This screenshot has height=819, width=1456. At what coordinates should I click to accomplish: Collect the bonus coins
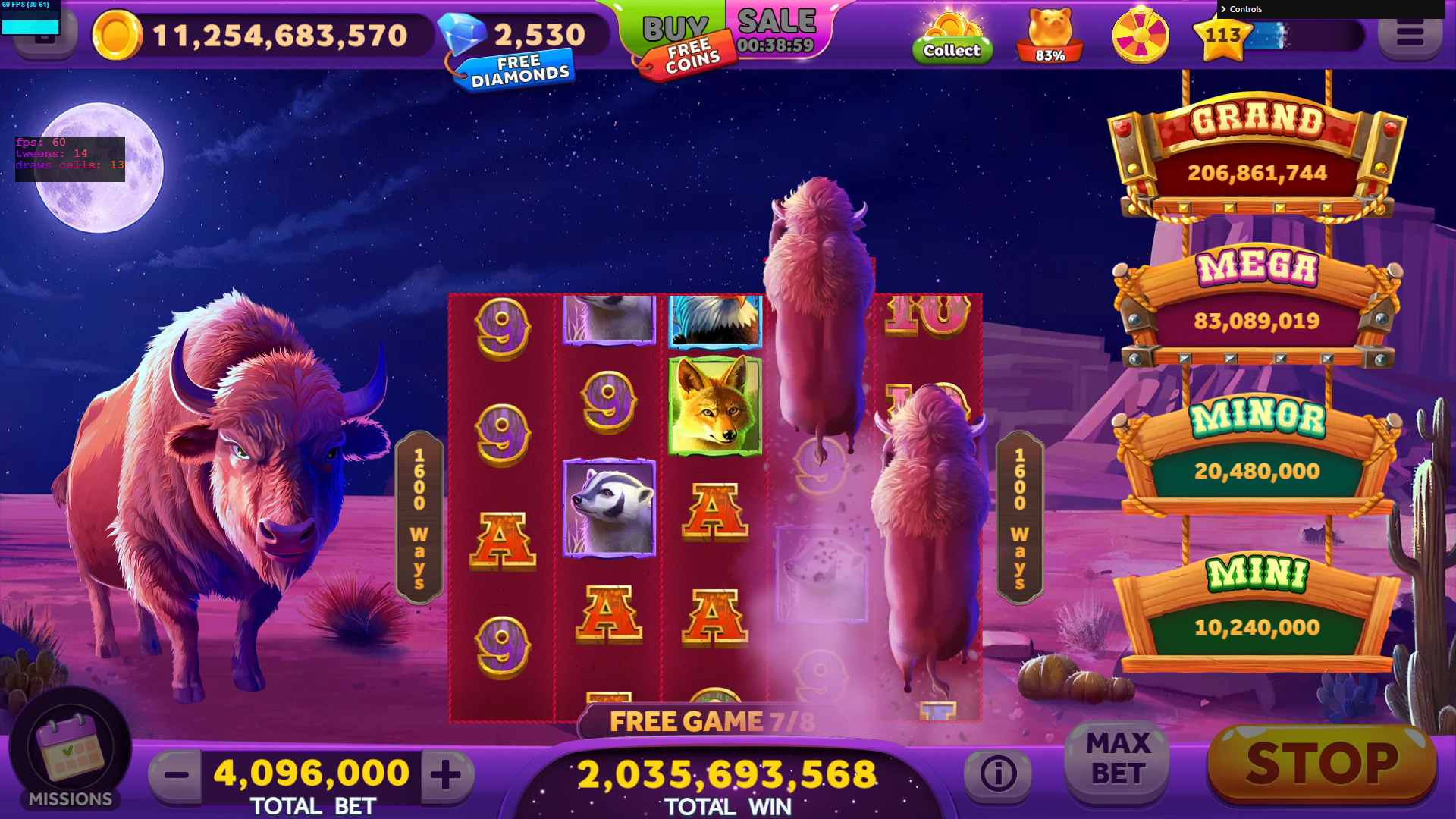952,38
